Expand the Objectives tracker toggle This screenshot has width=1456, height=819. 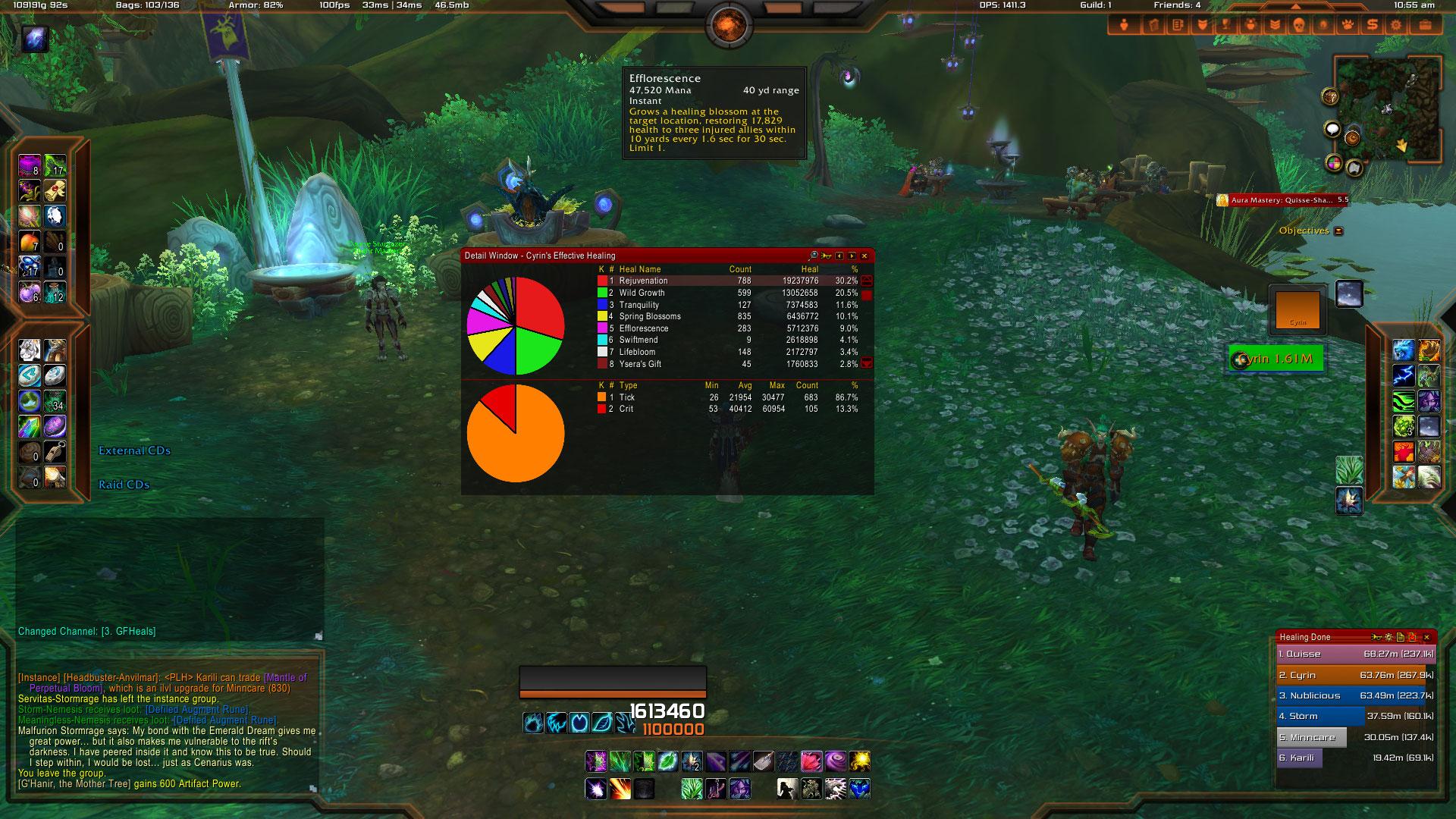click(1338, 231)
